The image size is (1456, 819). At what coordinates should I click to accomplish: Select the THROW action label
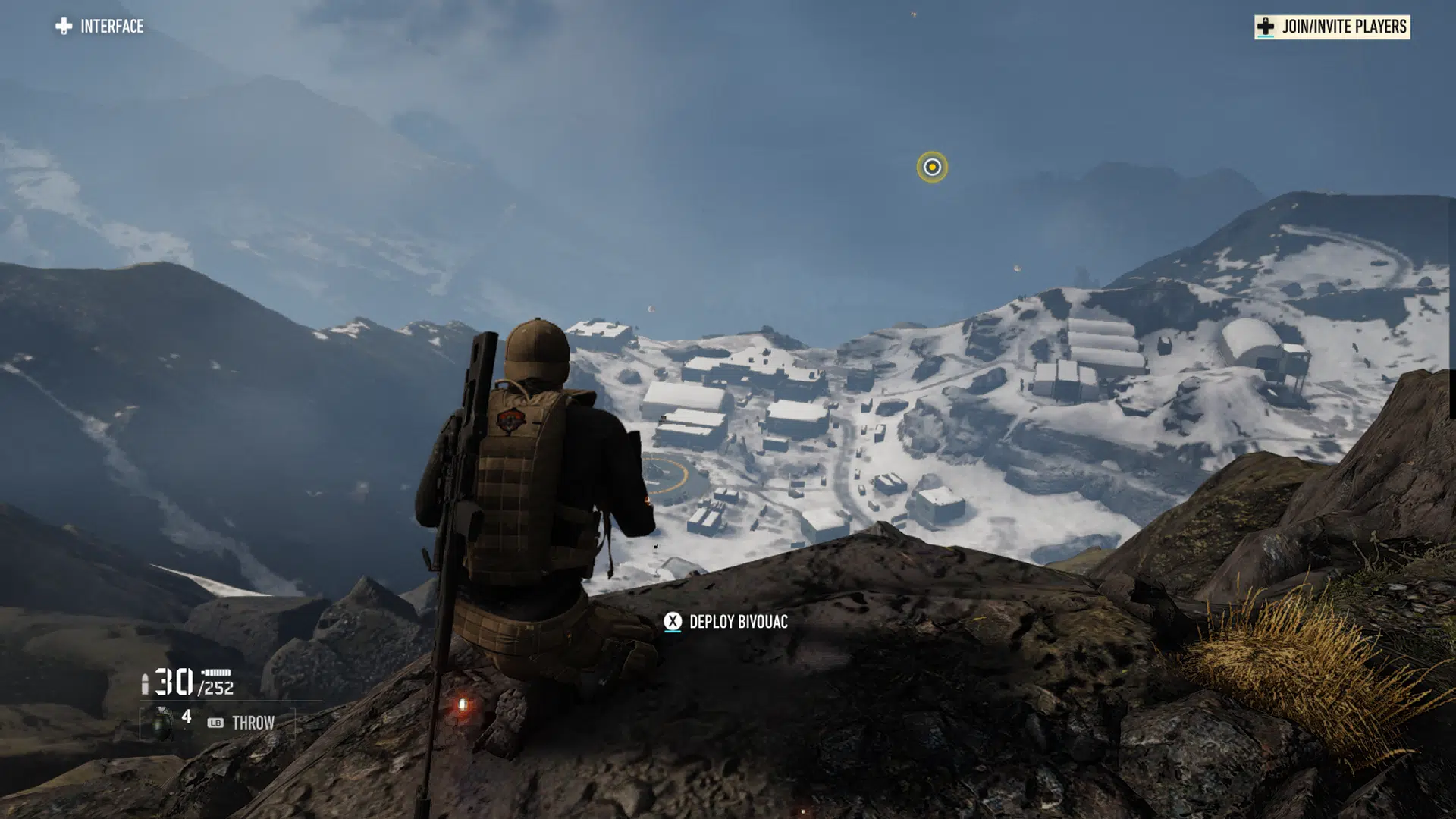click(x=254, y=723)
